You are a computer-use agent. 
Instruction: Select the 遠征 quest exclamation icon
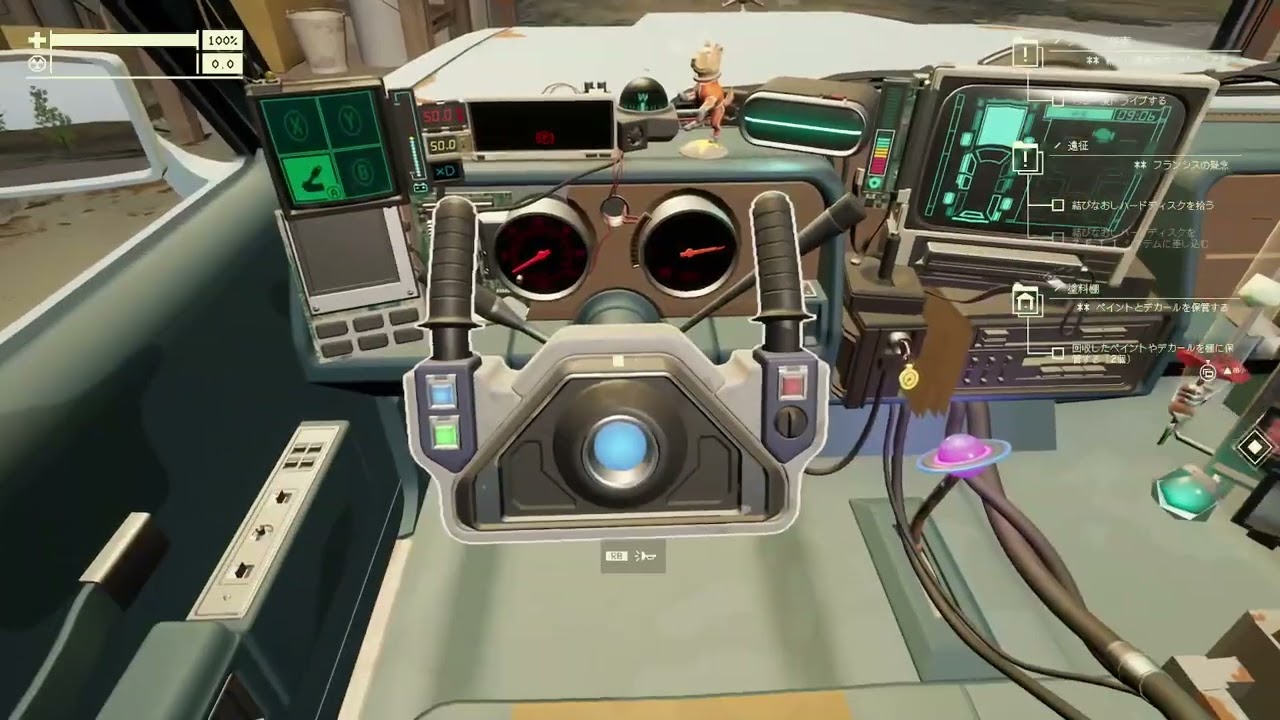[1027, 158]
